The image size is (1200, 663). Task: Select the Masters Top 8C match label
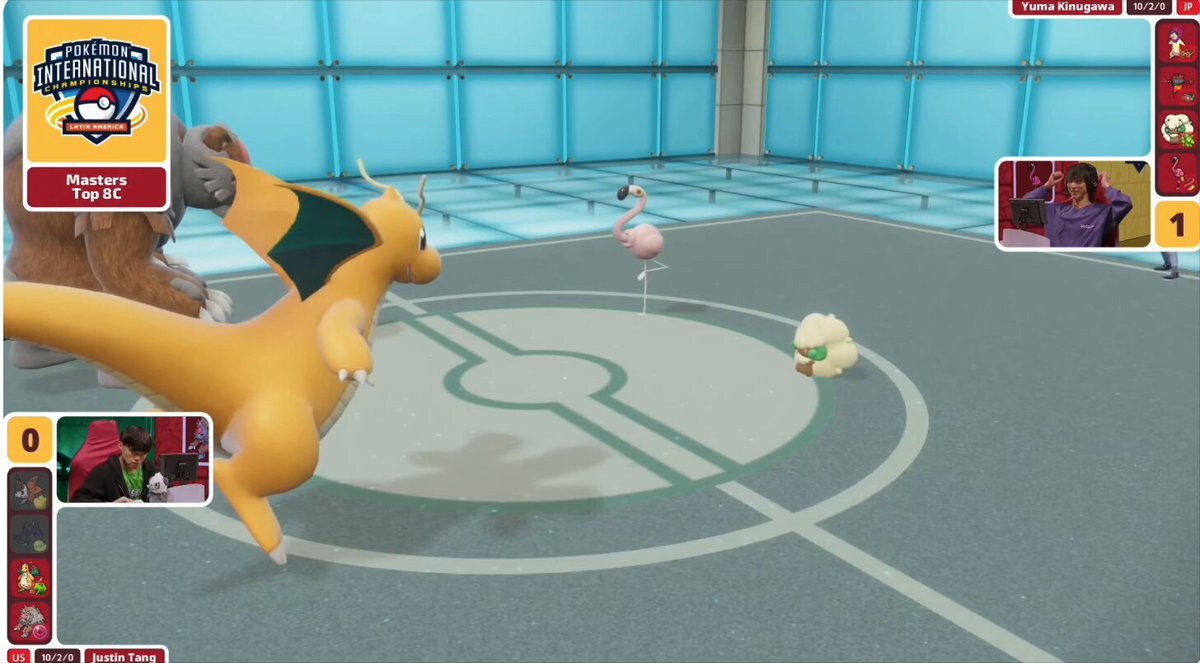[96, 187]
